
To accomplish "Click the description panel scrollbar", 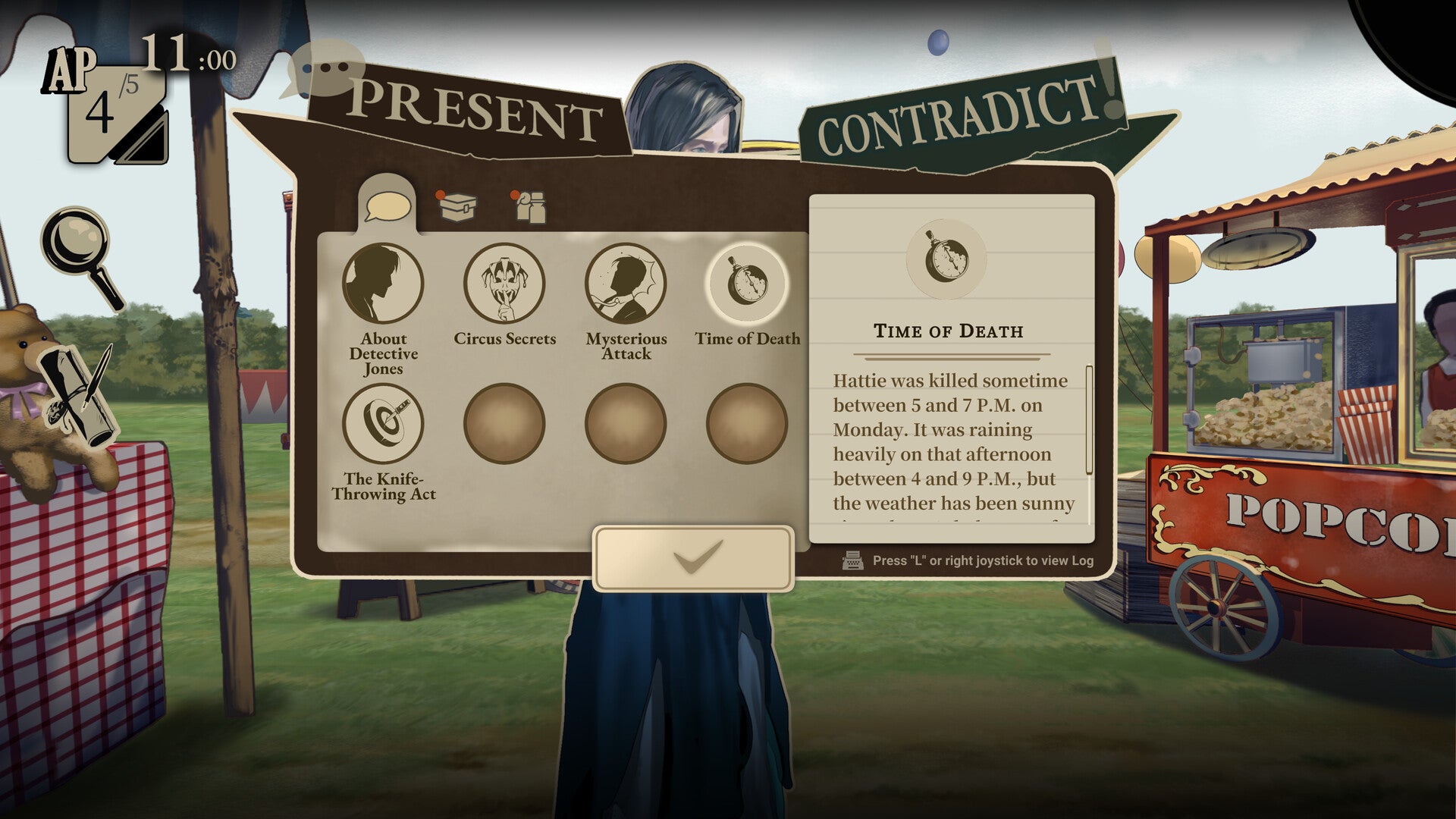I will click(1089, 419).
